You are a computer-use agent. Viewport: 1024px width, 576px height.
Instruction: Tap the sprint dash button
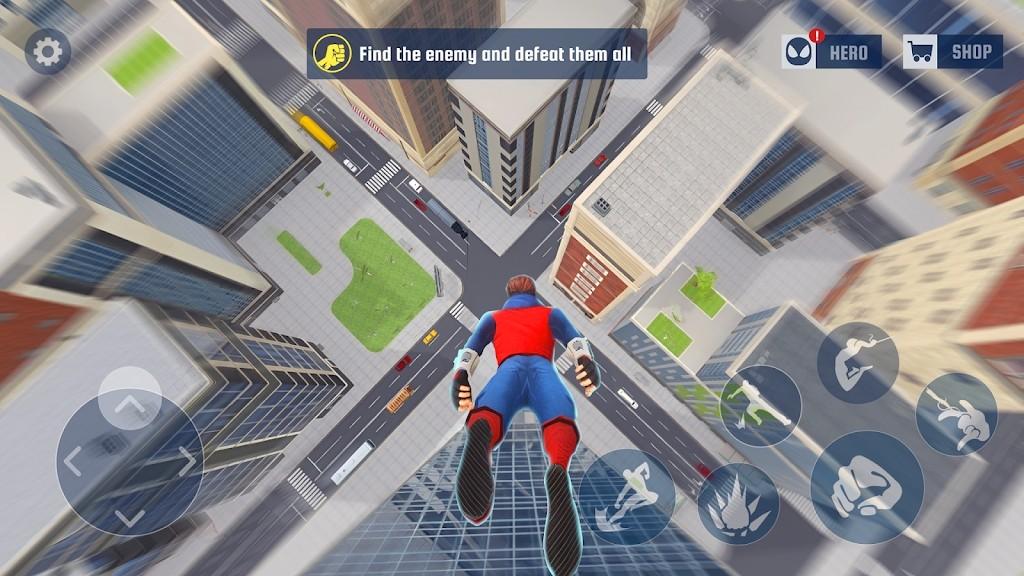(627, 497)
